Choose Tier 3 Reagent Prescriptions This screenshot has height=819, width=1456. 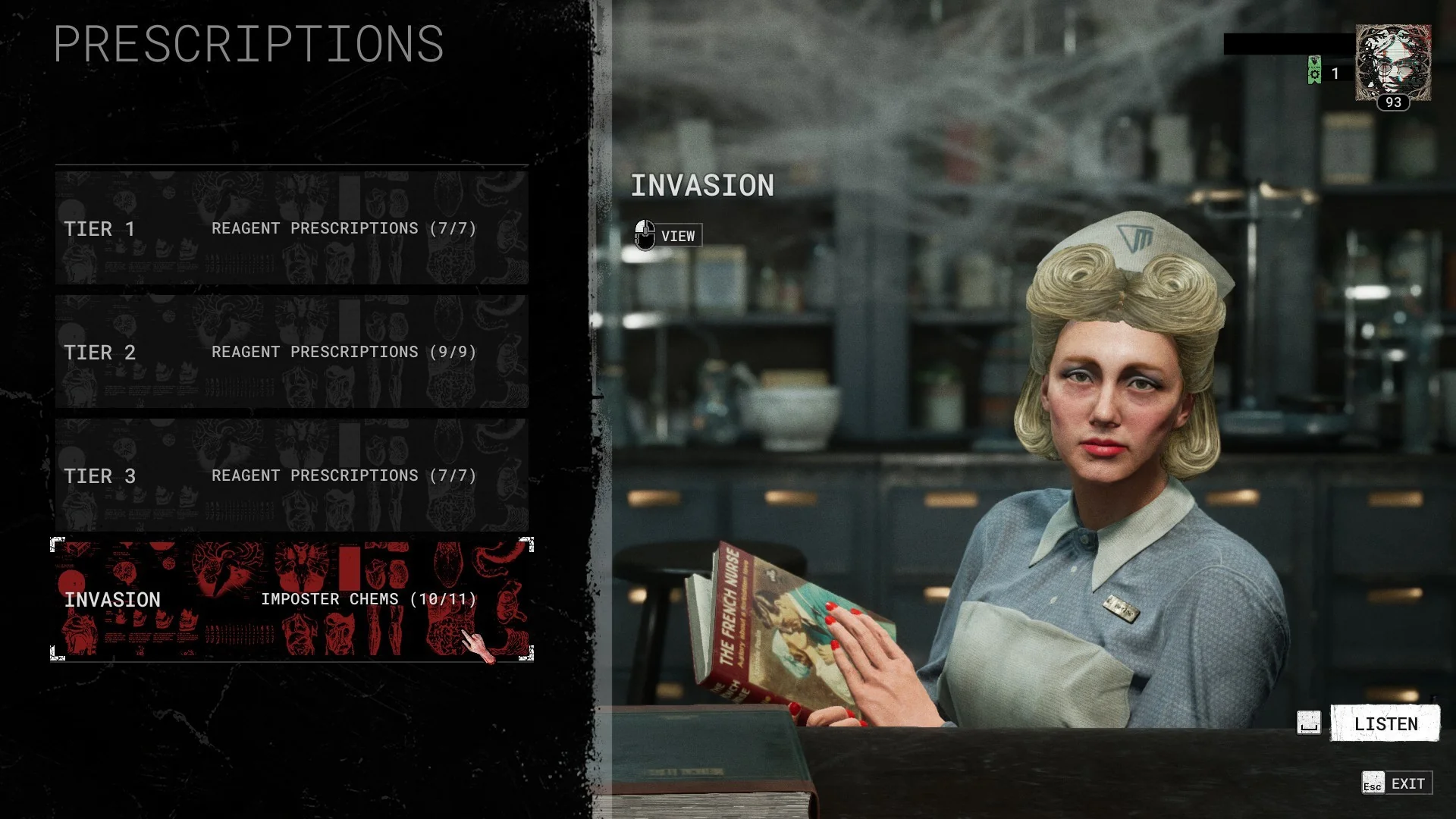pos(291,475)
